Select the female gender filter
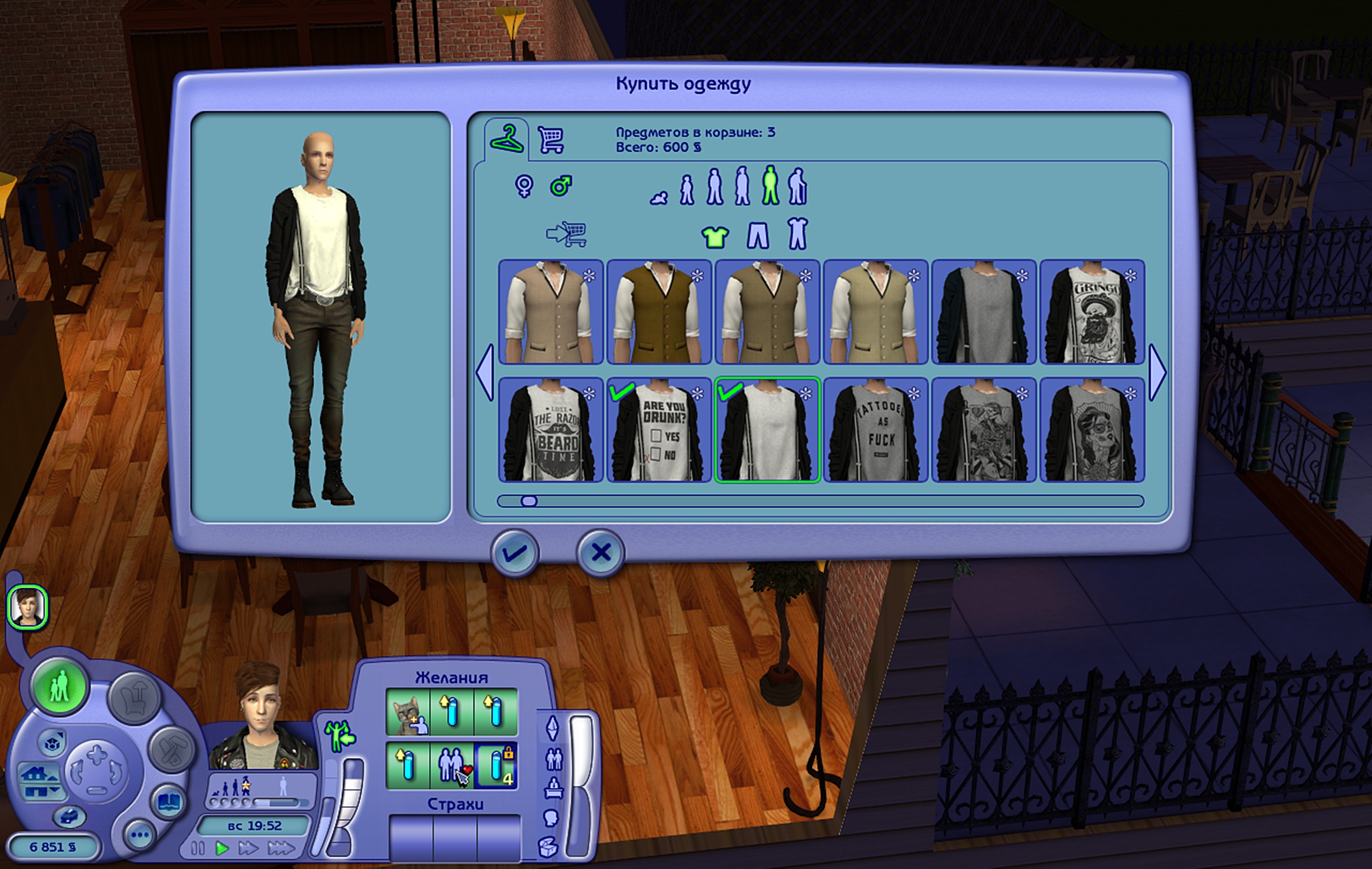The width and height of the screenshot is (1372, 869). tap(524, 186)
